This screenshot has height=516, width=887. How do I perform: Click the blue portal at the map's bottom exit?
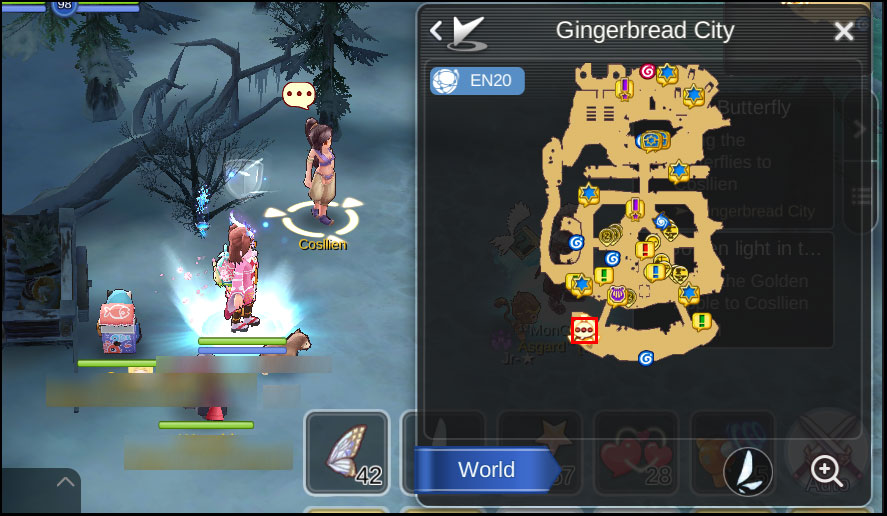point(646,358)
